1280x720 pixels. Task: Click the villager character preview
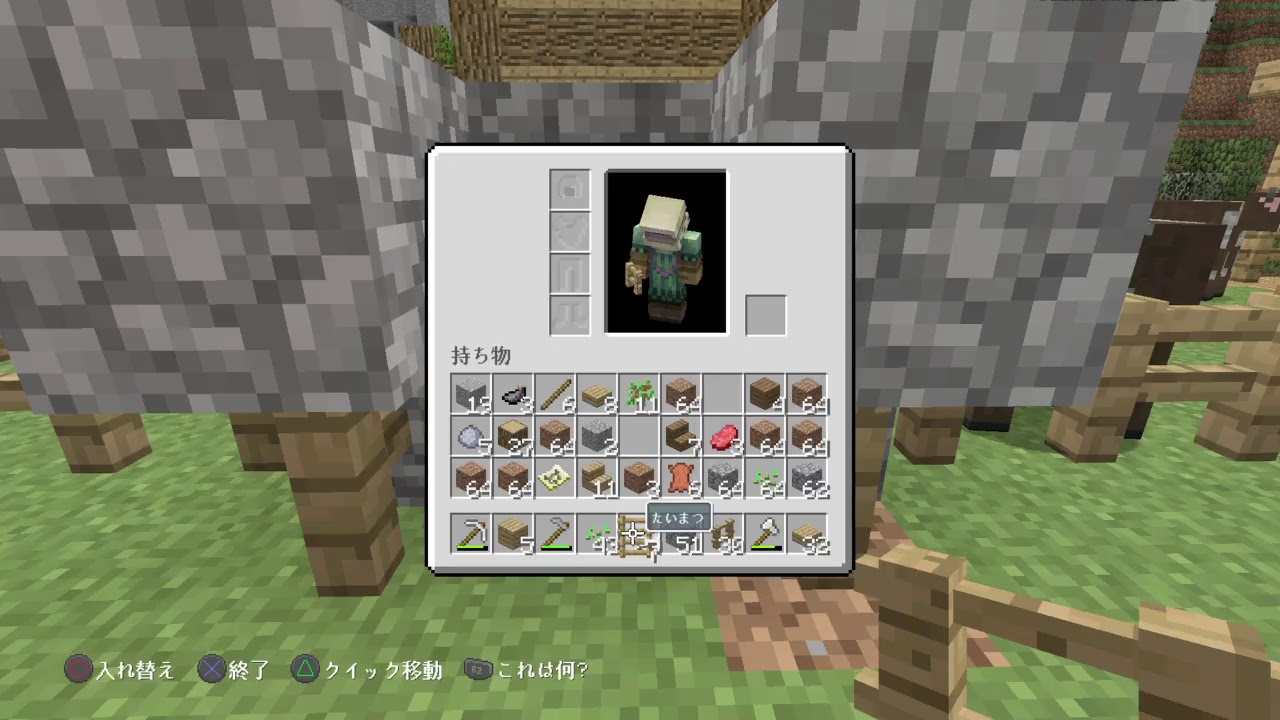(666, 250)
